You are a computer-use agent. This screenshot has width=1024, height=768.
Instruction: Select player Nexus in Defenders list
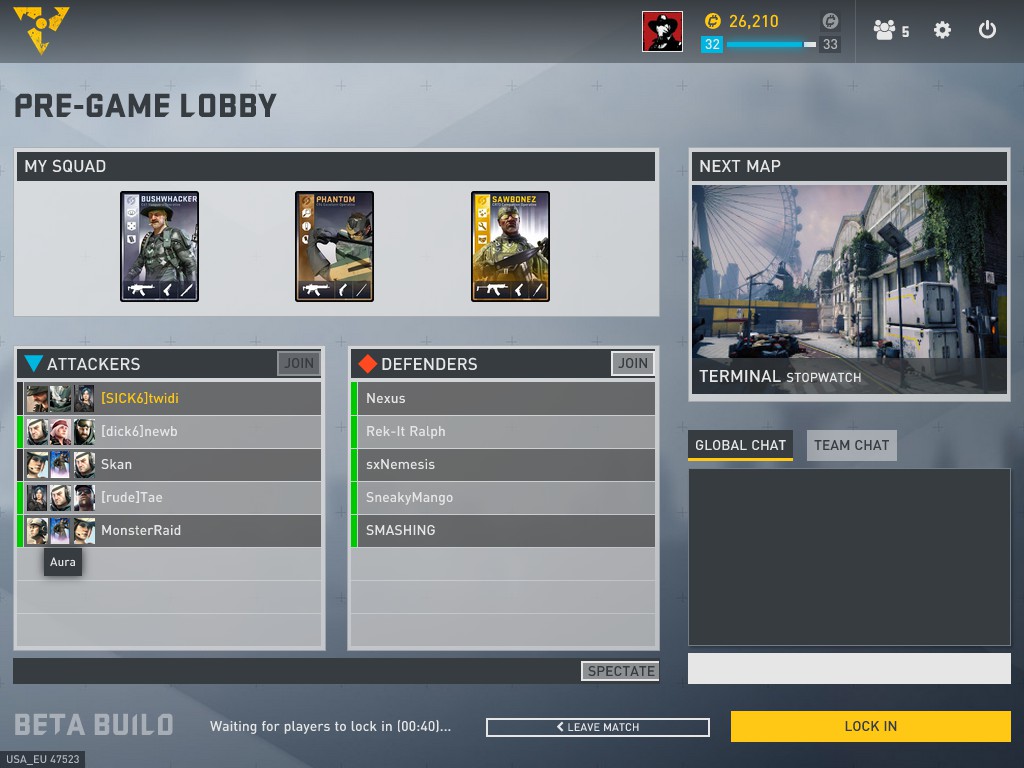coord(503,398)
